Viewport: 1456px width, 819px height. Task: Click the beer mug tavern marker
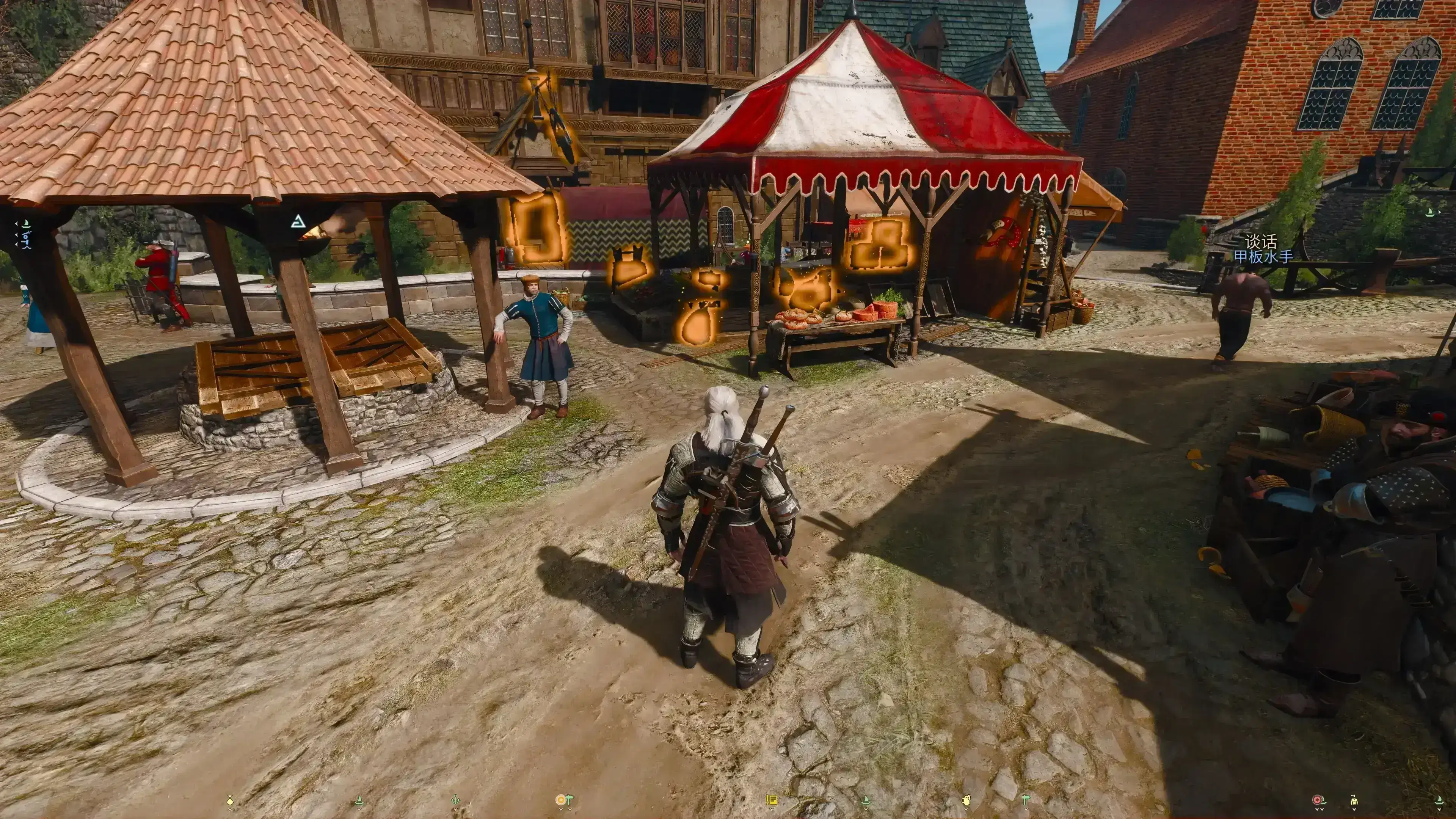966,800
